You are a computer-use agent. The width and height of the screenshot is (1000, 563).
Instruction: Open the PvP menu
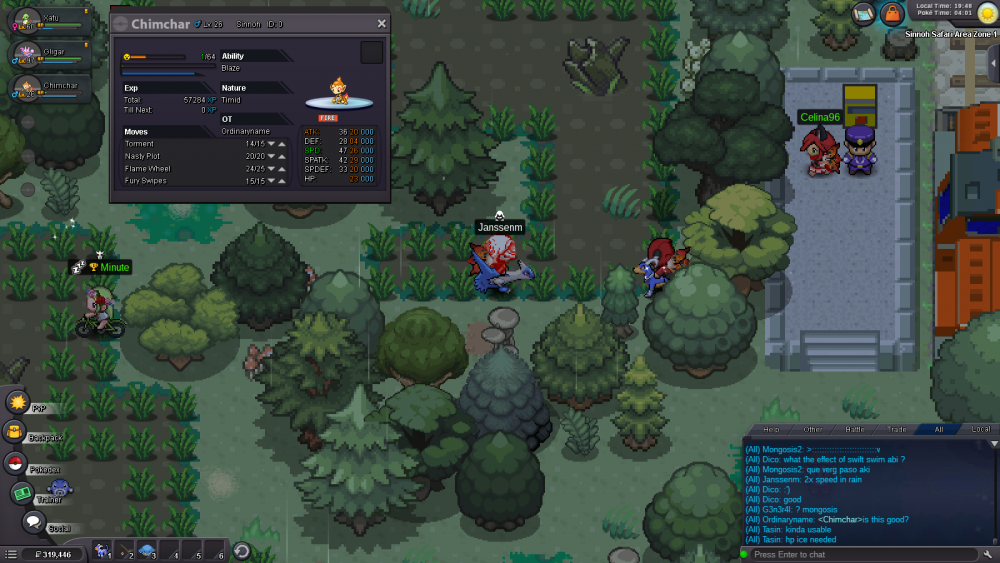tap(17, 402)
